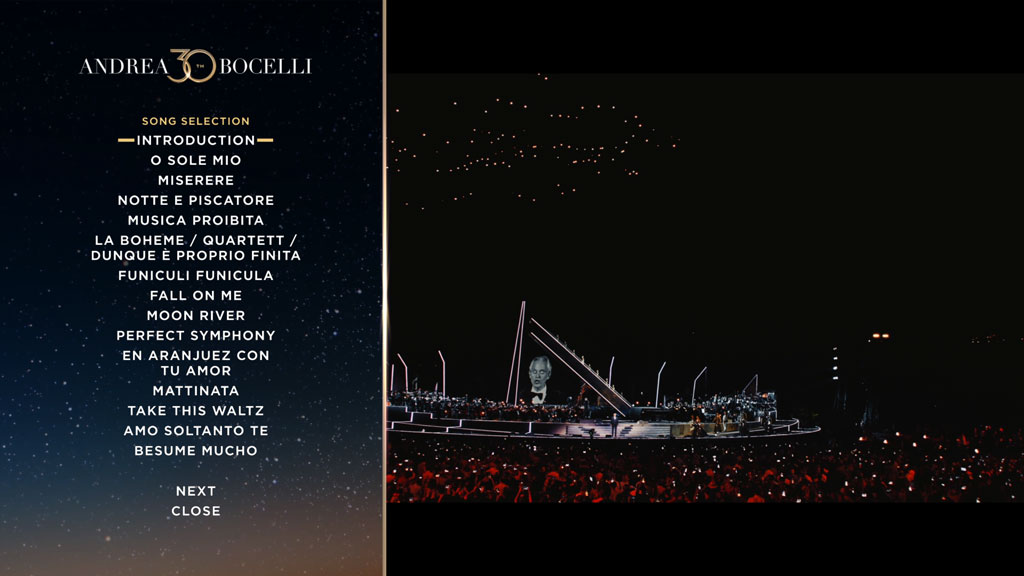Select the Introduction chapter
Viewport: 1024px width, 576px height.
(196, 140)
